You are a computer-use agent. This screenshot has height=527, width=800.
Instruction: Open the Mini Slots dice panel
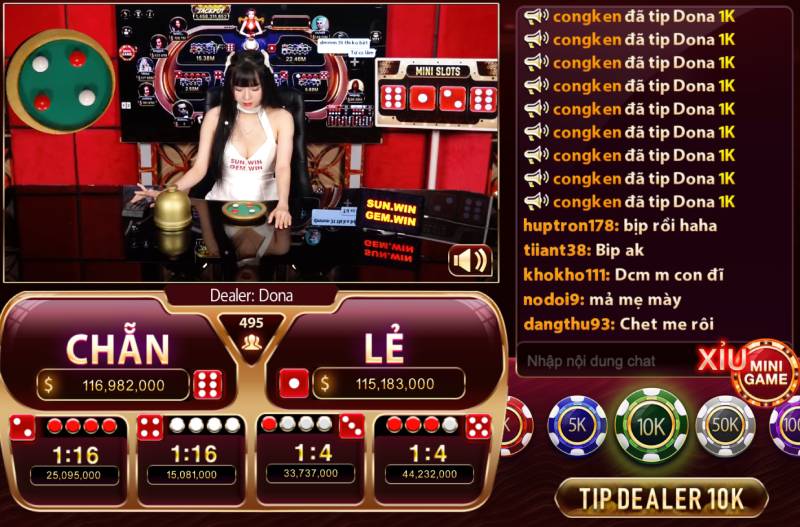point(437,87)
